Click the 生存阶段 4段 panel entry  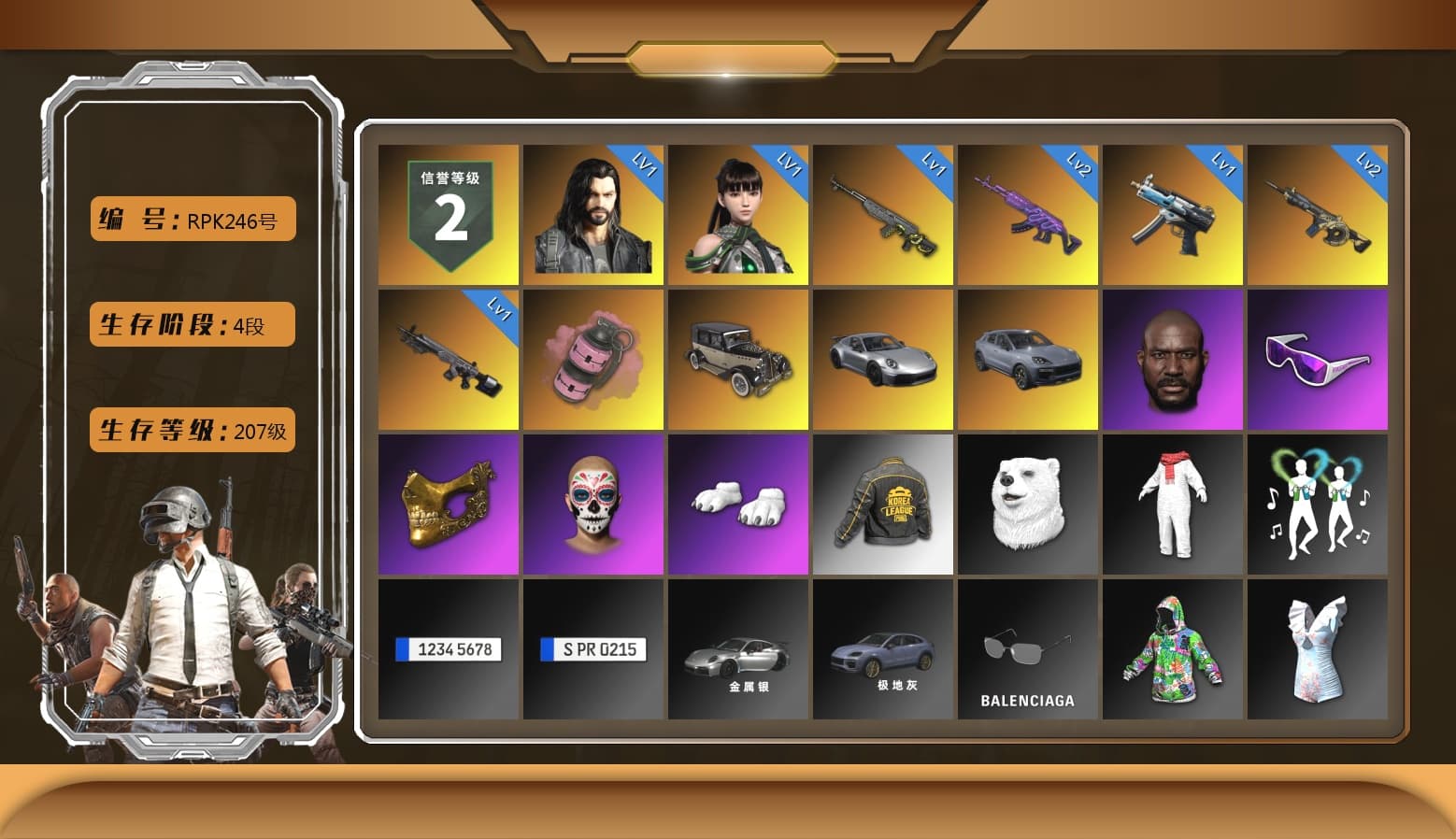(x=192, y=324)
